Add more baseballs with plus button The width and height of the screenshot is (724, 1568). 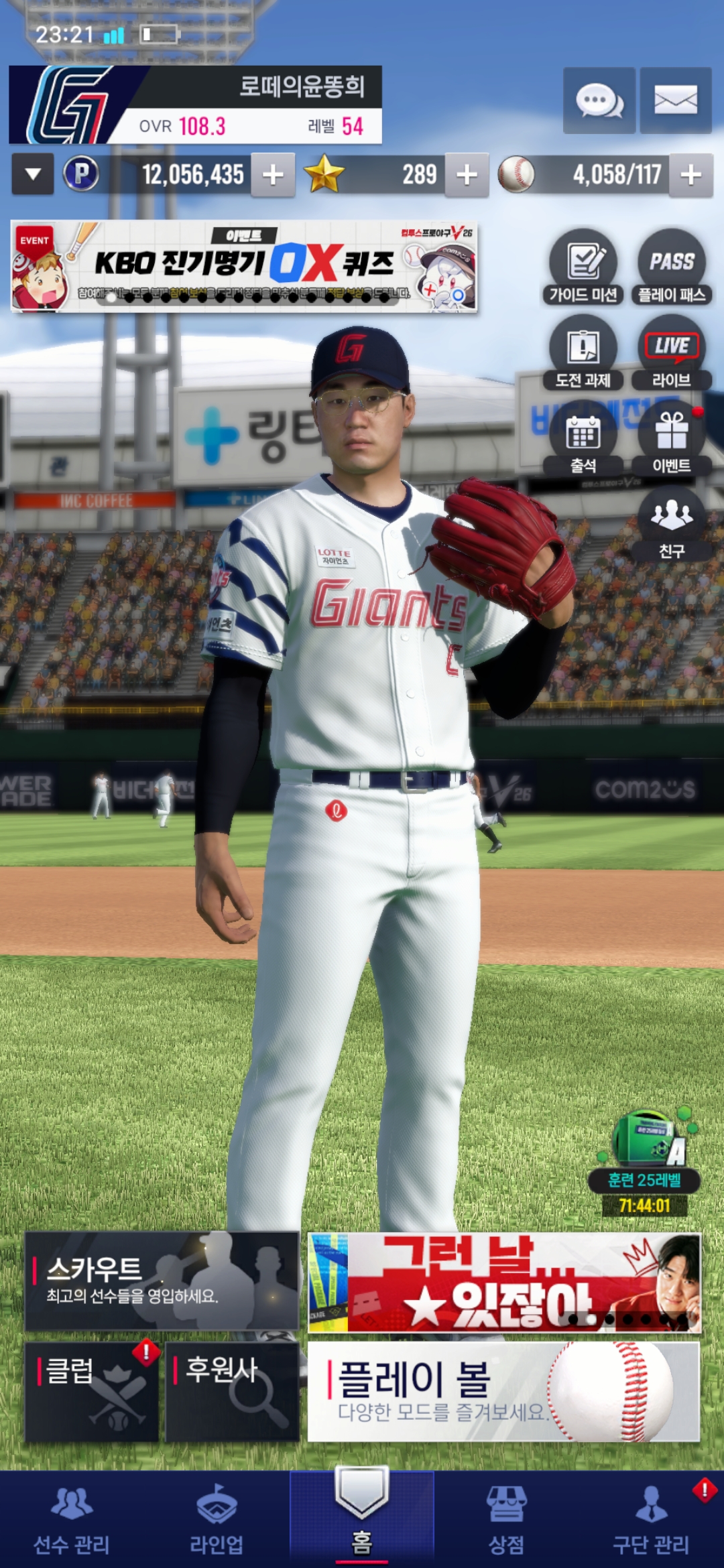coord(690,176)
